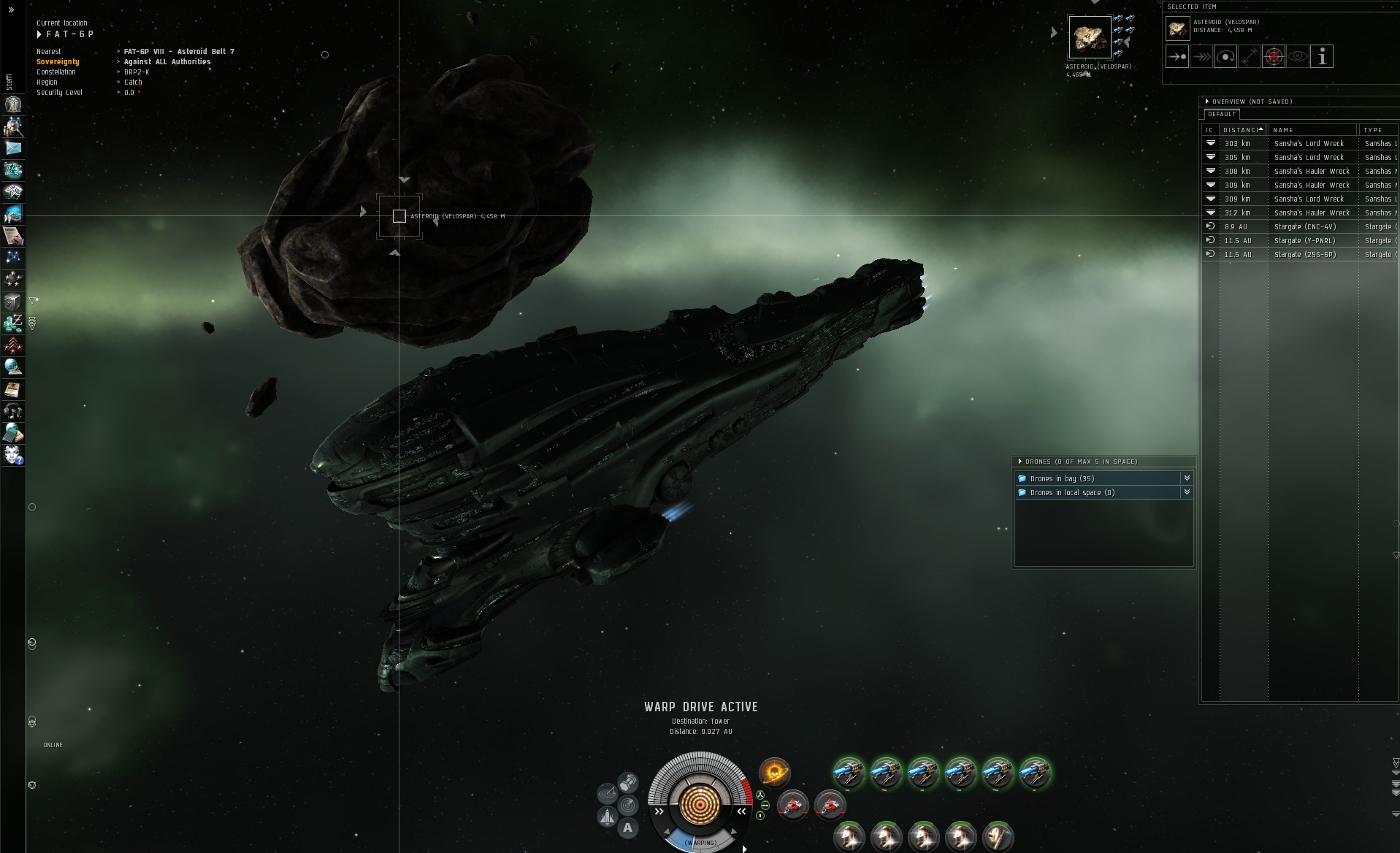This screenshot has width=1400, height=853.
Task: Orbit the selected Veldspar asteroid
Action: [1225, 56]
